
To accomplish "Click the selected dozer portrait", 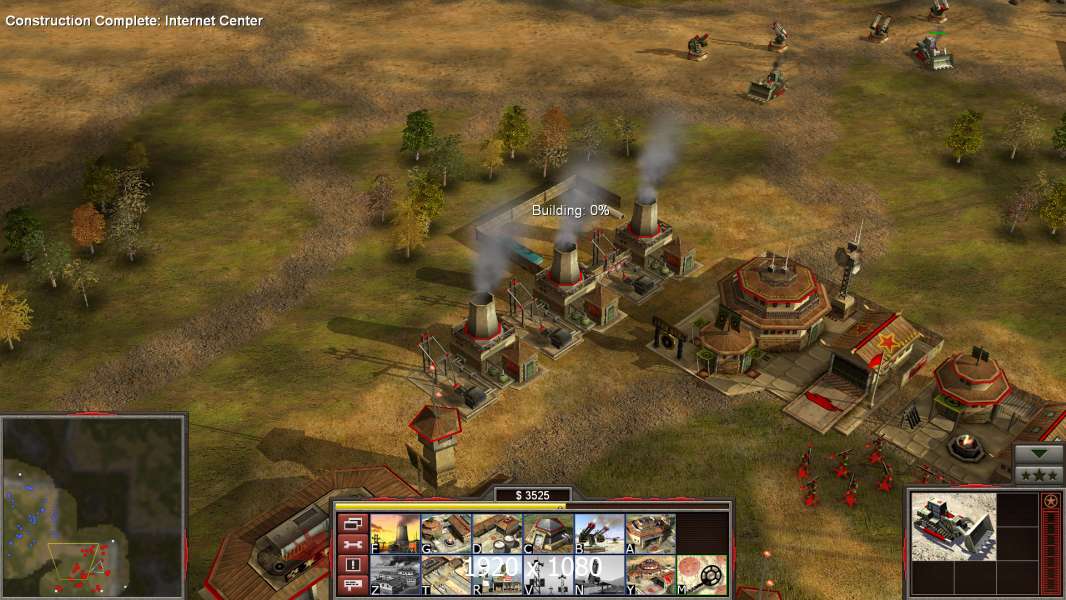I will pyautogui.click(x=953, y=526).
